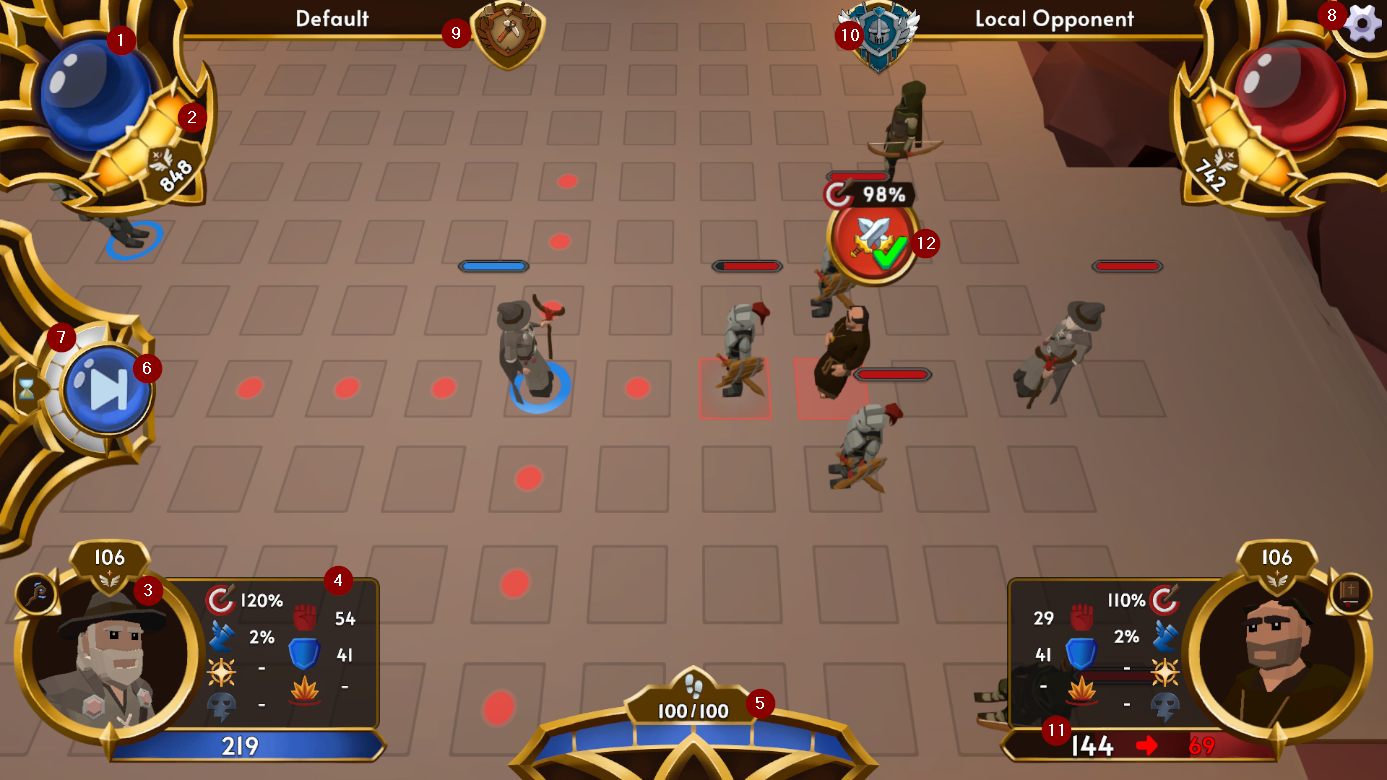
Task: Click the book item icon beside opponent portrait
Action: (1352, 591)
